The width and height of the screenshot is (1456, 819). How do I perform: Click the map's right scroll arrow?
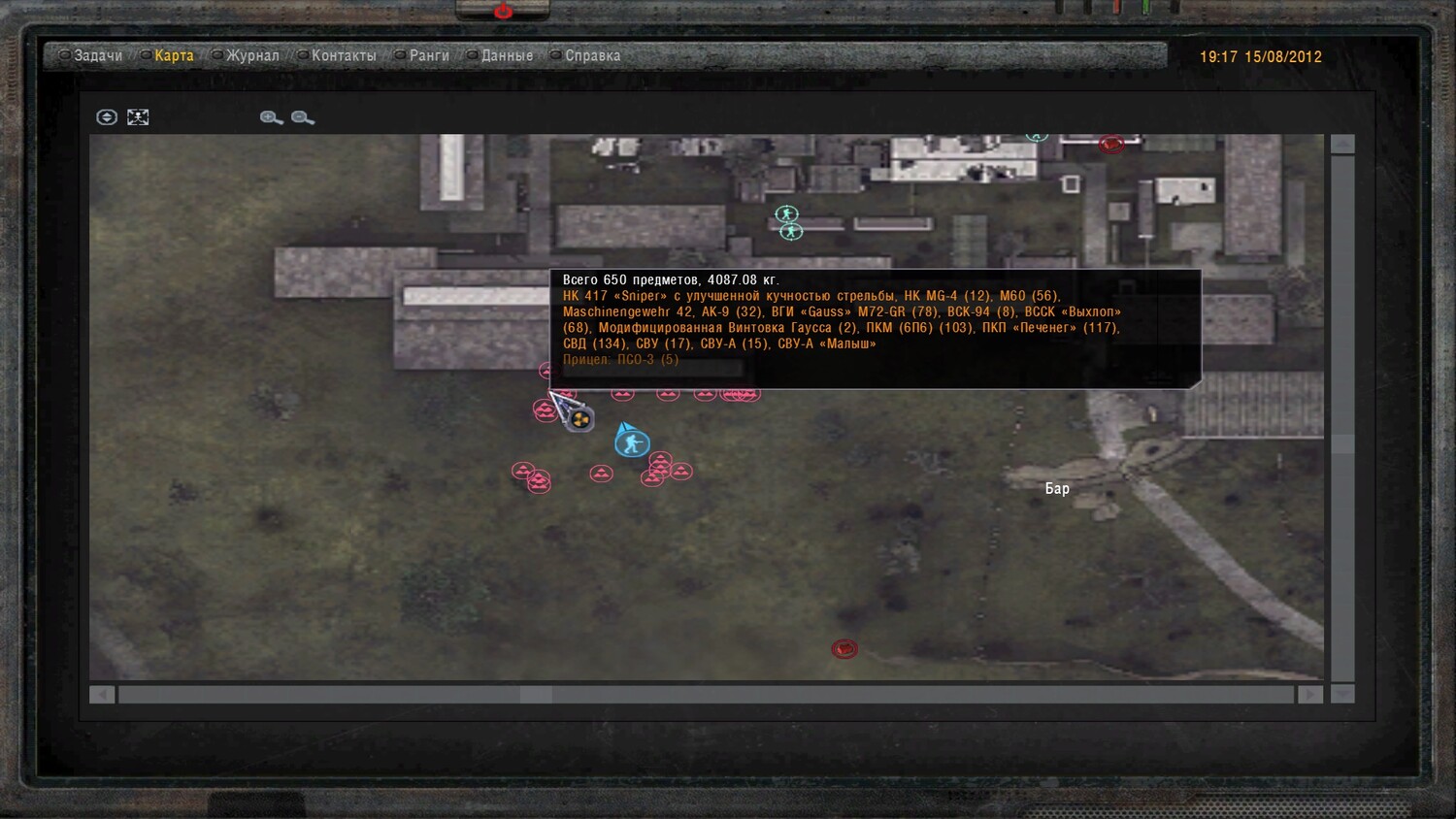click(1310, 695)
